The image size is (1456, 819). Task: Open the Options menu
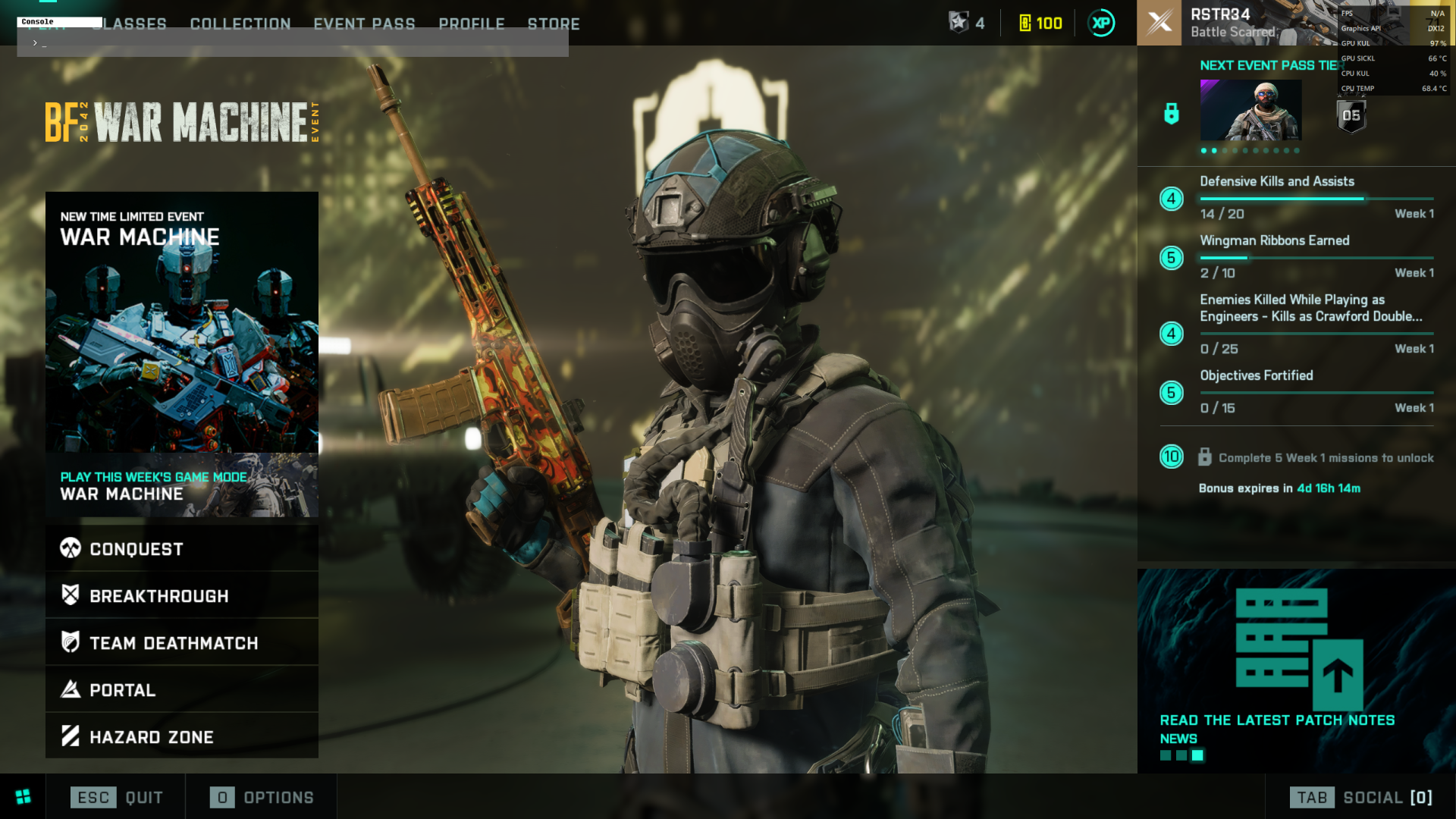tap(262, 797)
